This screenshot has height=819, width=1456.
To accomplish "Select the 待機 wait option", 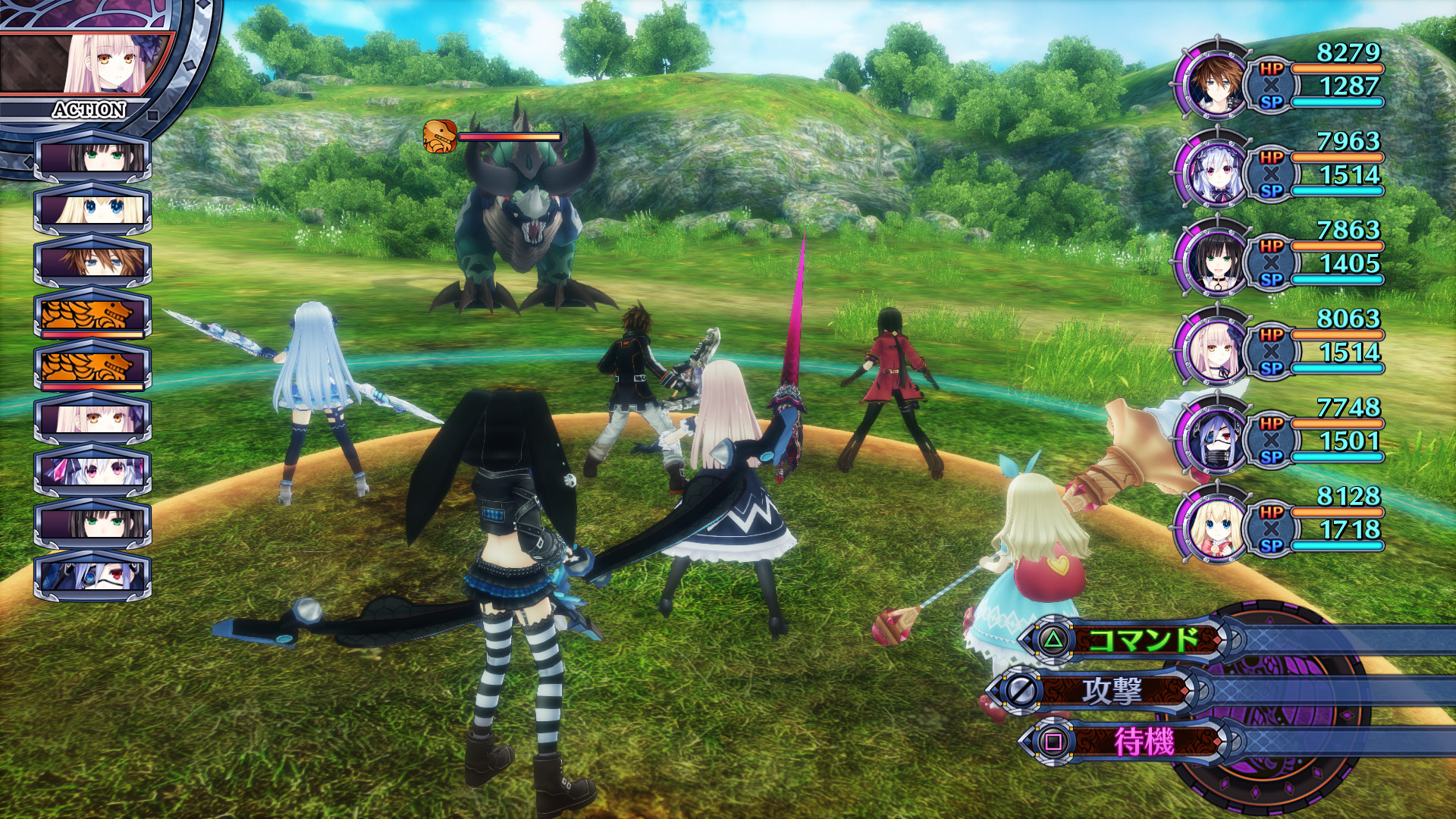I will [1142, 741].
